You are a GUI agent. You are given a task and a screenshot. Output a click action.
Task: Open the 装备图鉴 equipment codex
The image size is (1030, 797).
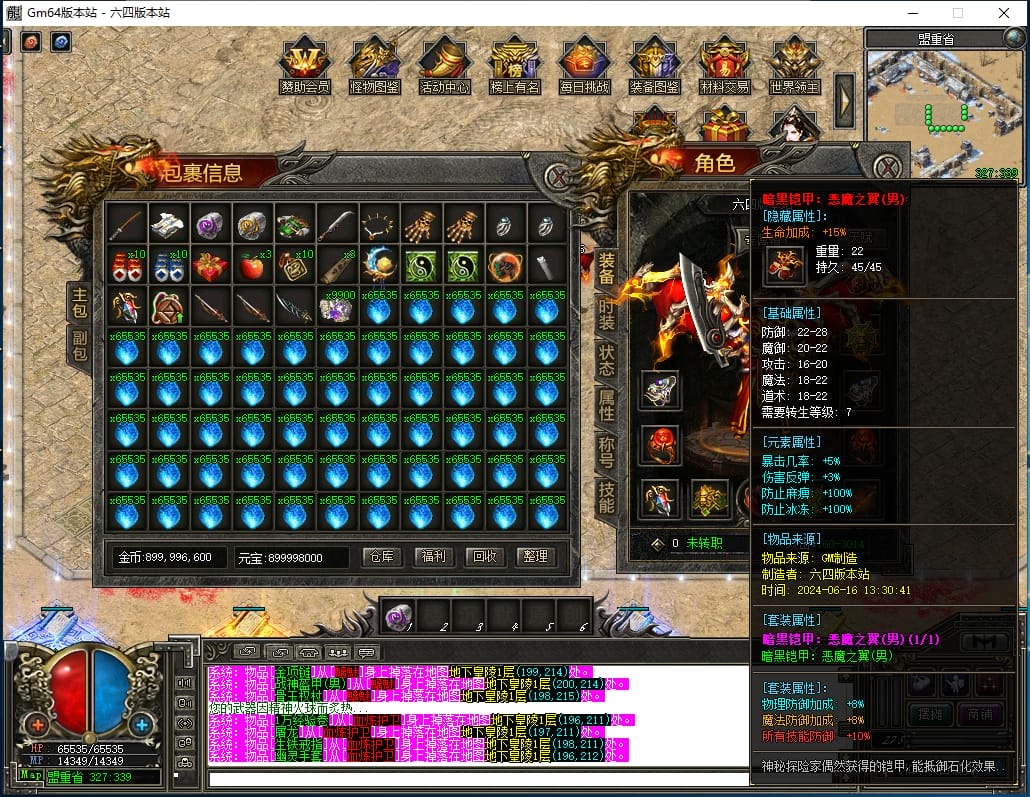pyautogui.click(x=654, y=65)
